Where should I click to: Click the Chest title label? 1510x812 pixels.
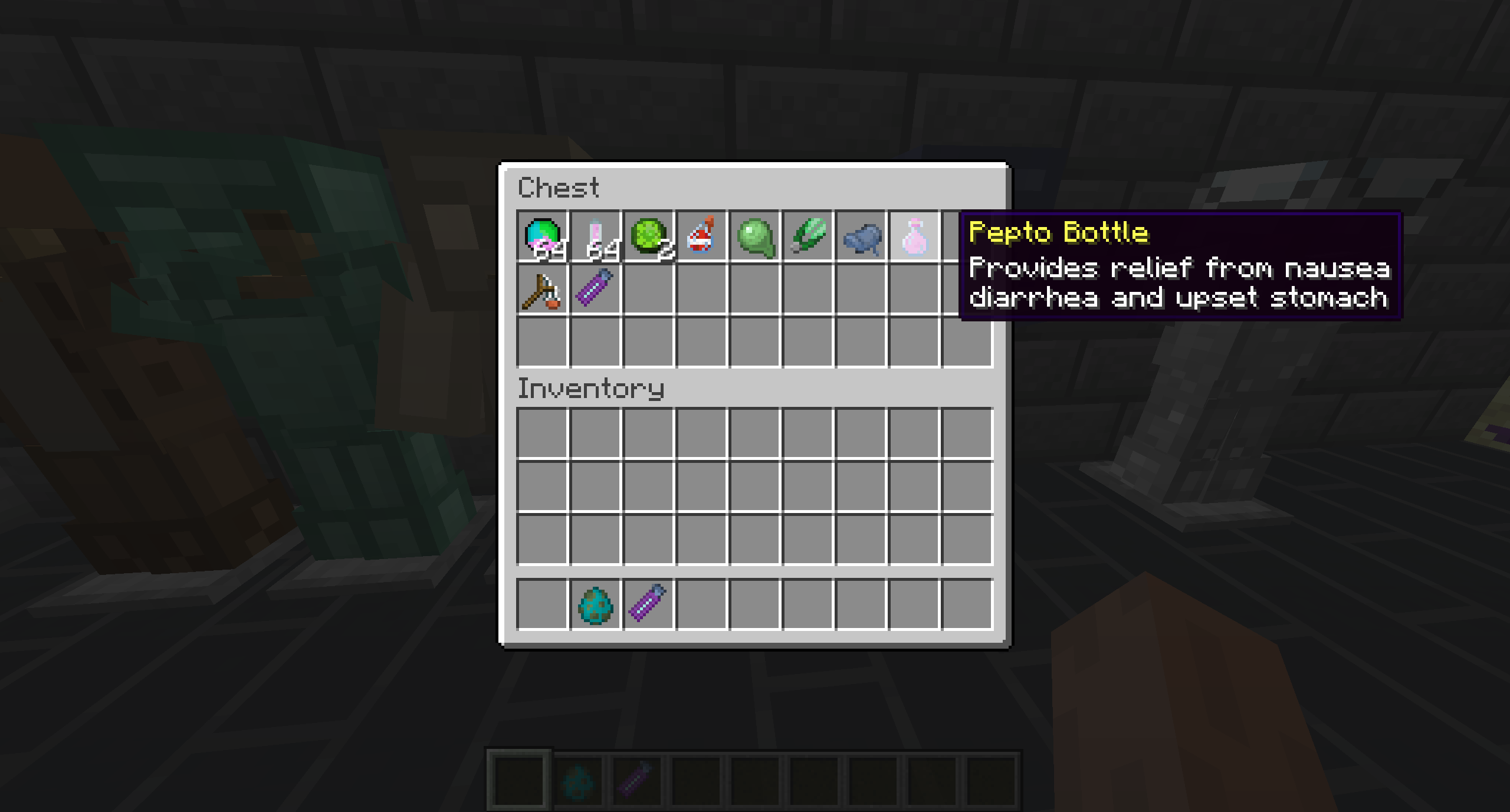point(559,188)
